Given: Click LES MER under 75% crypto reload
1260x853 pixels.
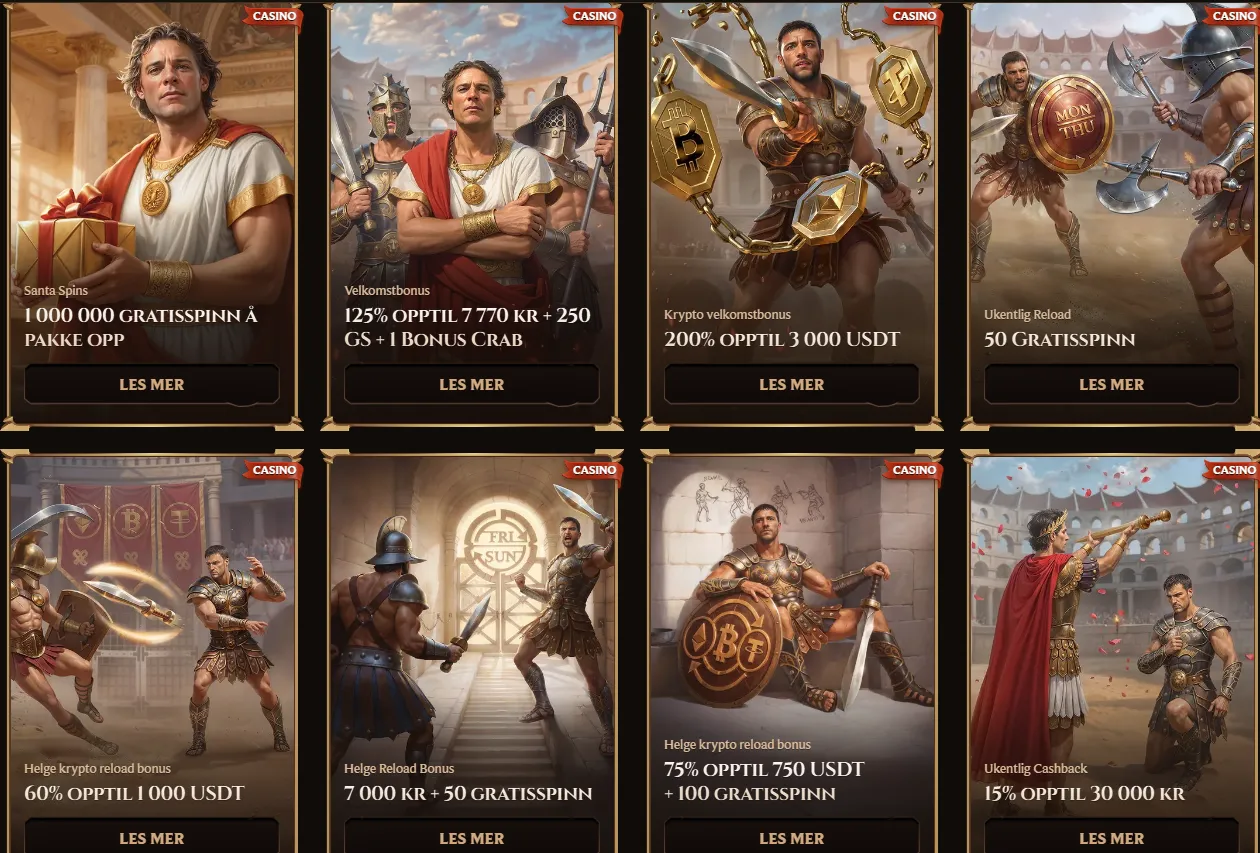Looking at the screenshot, I should tap(792, 837).
